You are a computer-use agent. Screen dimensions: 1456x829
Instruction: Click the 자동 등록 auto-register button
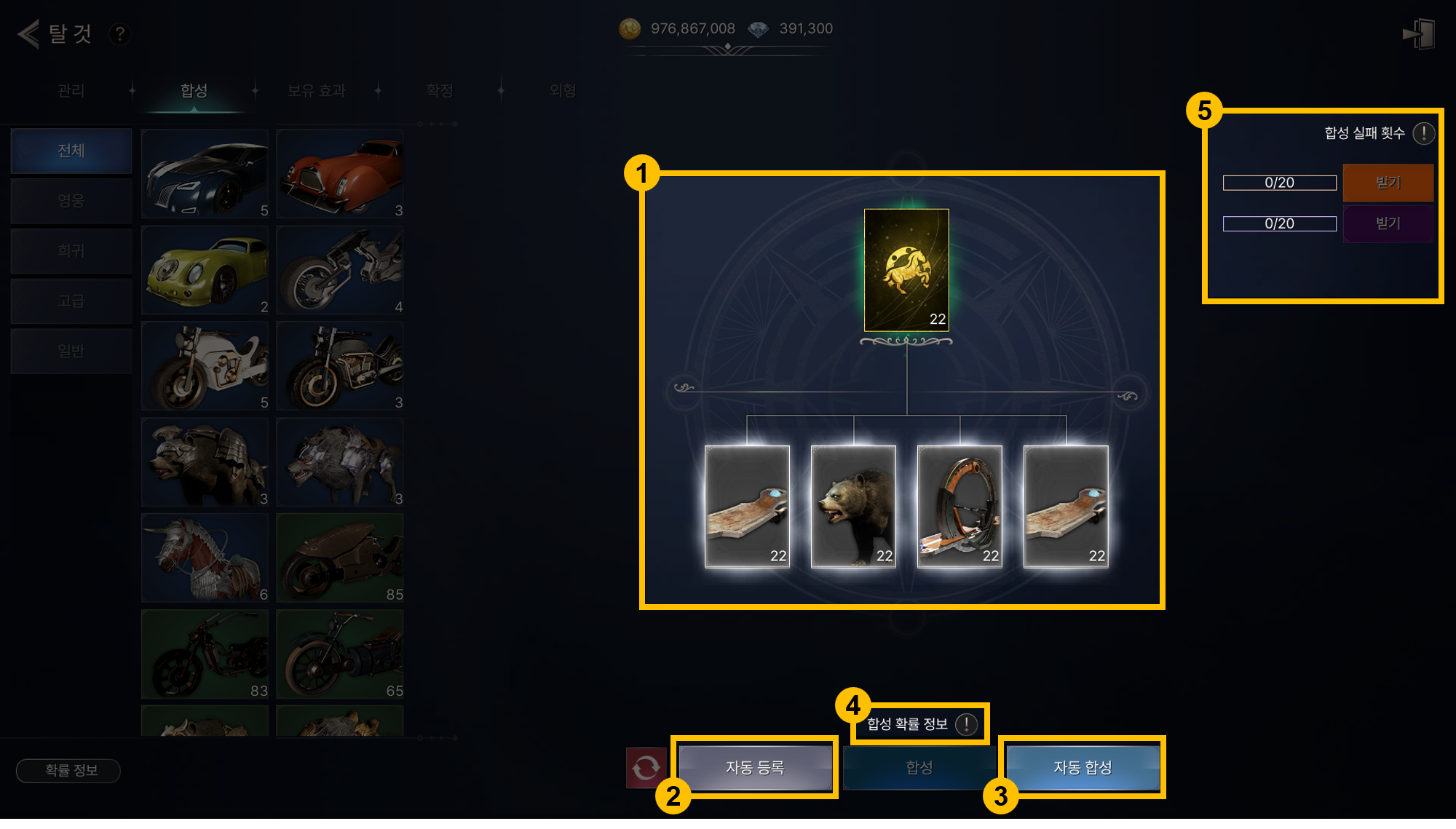tap(755, 767)
